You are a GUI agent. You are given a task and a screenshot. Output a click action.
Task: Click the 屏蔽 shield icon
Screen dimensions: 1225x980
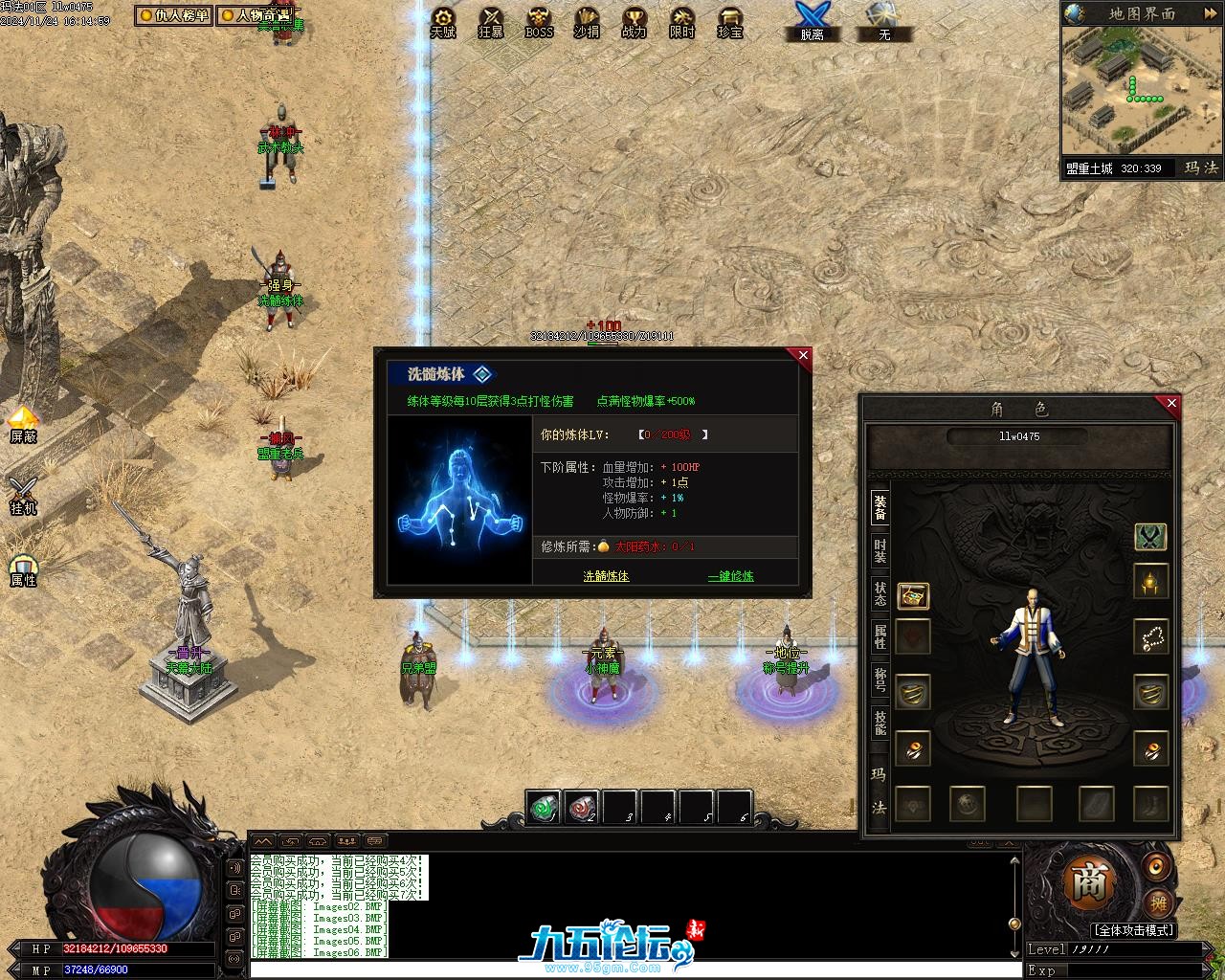pos(23,424)
